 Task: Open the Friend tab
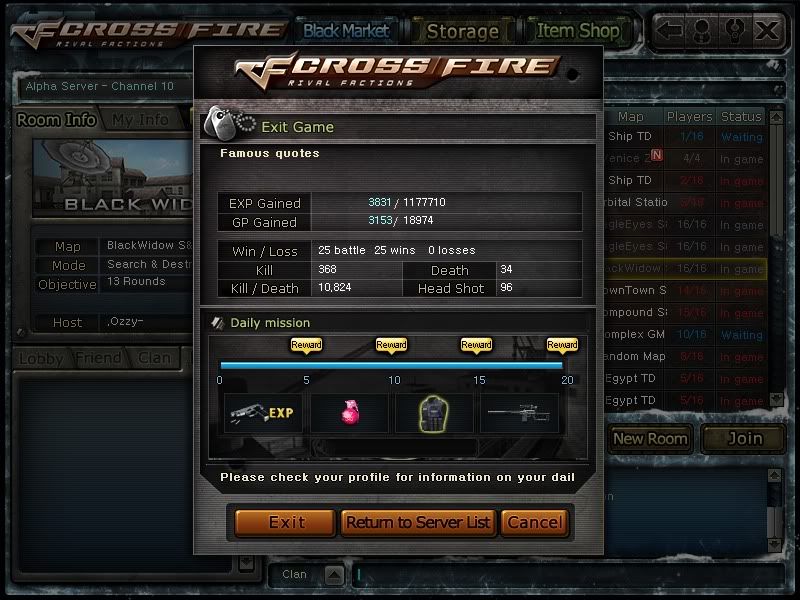tap(99, 357)
